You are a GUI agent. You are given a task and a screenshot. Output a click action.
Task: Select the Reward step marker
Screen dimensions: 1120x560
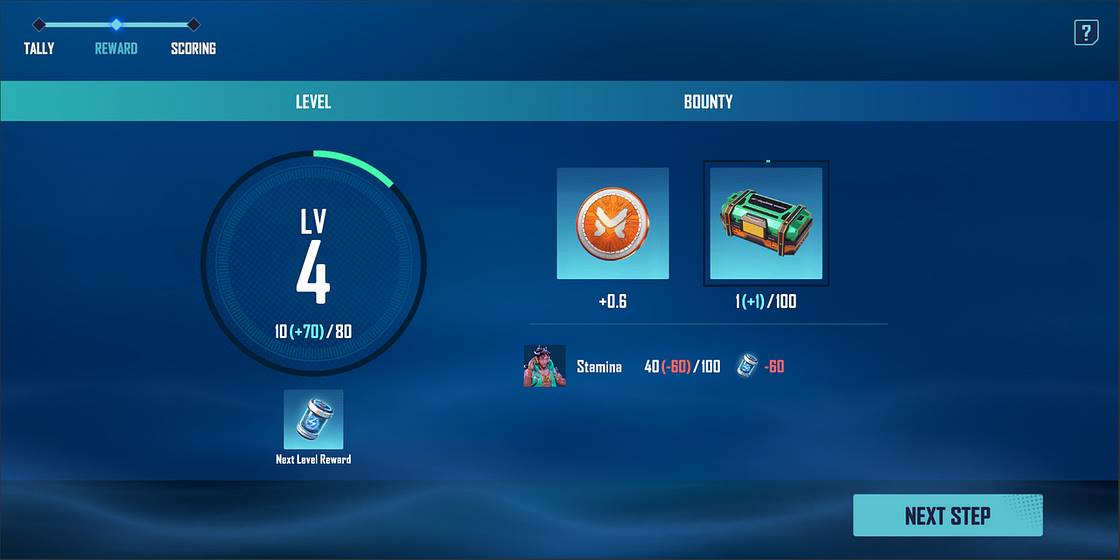(x=116, y=25)
